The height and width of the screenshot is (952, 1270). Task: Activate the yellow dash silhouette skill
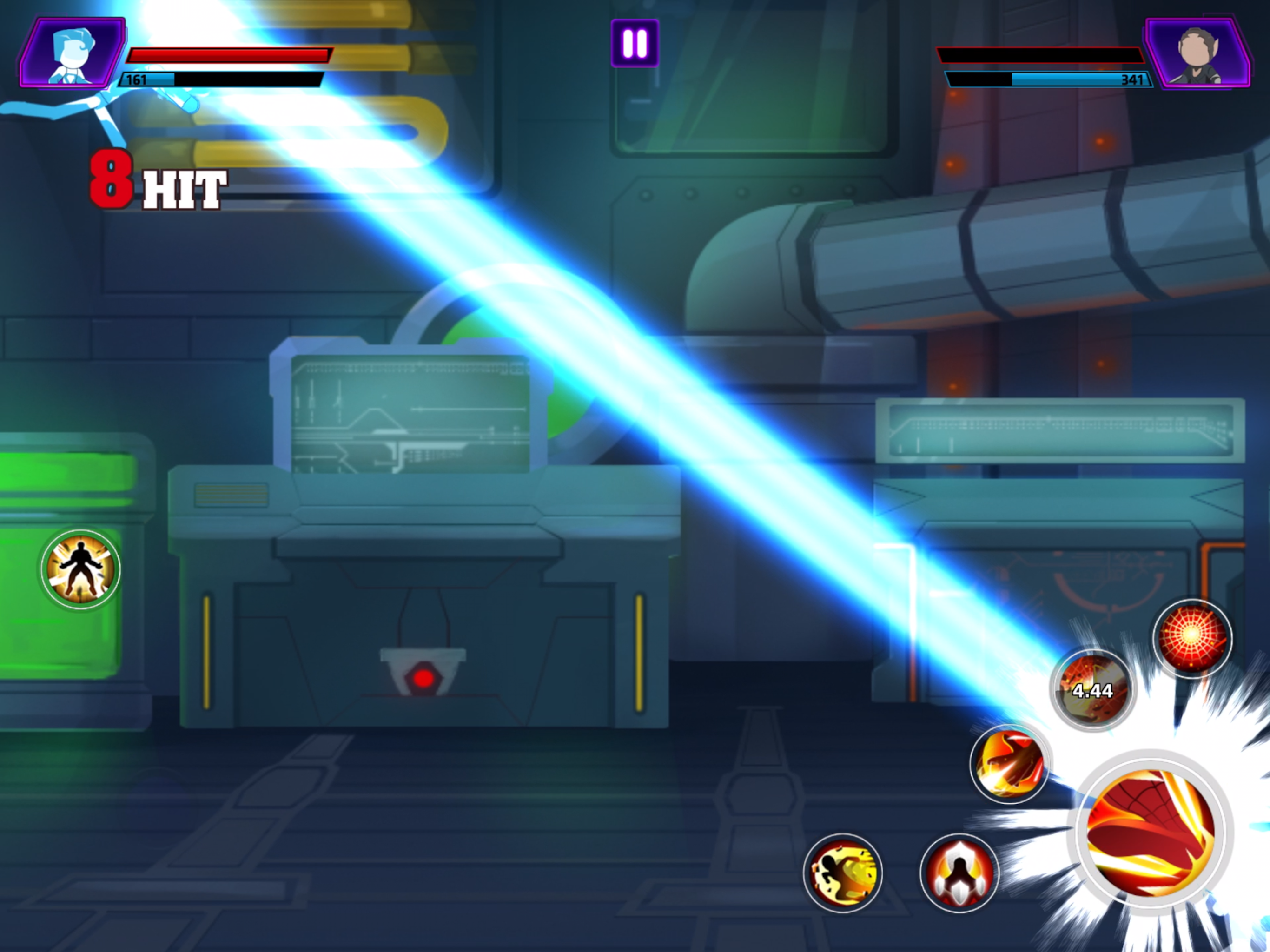point(842,873)
